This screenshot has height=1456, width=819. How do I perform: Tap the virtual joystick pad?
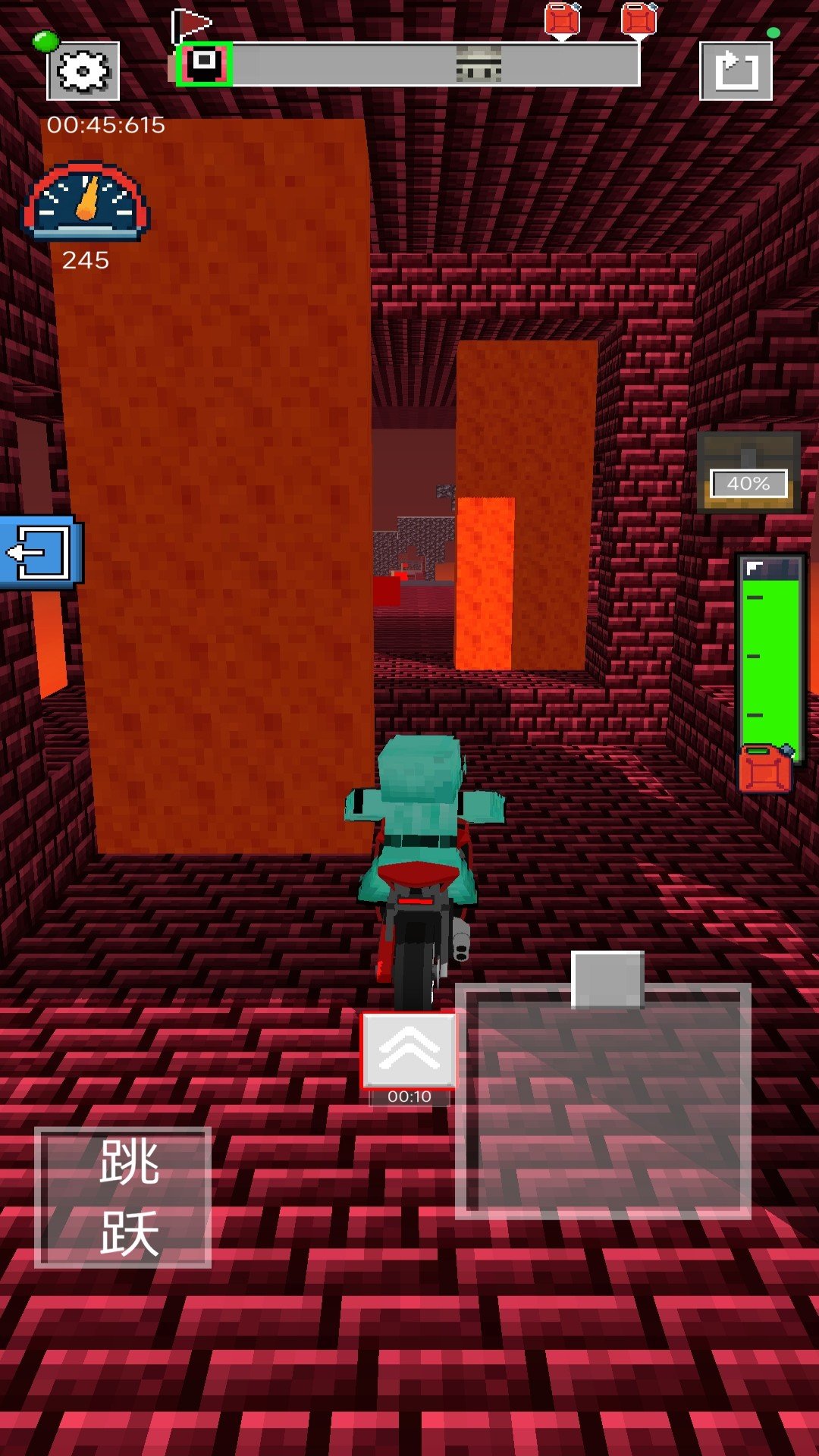click(604, 1101)
